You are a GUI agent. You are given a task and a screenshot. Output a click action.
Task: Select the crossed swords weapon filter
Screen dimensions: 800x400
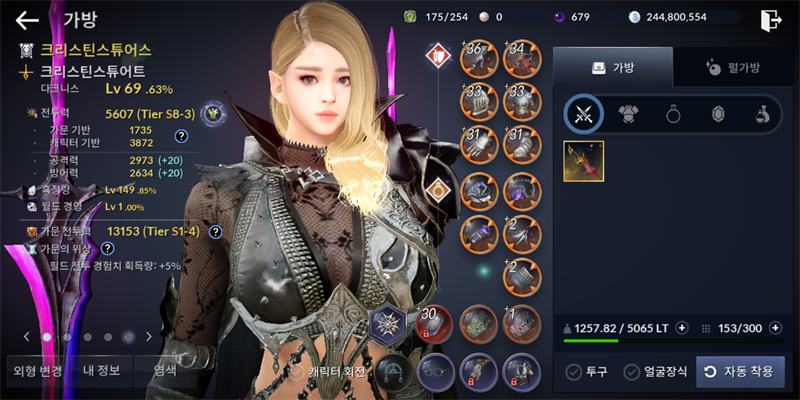pyautogui.click(x=583, y=114)
